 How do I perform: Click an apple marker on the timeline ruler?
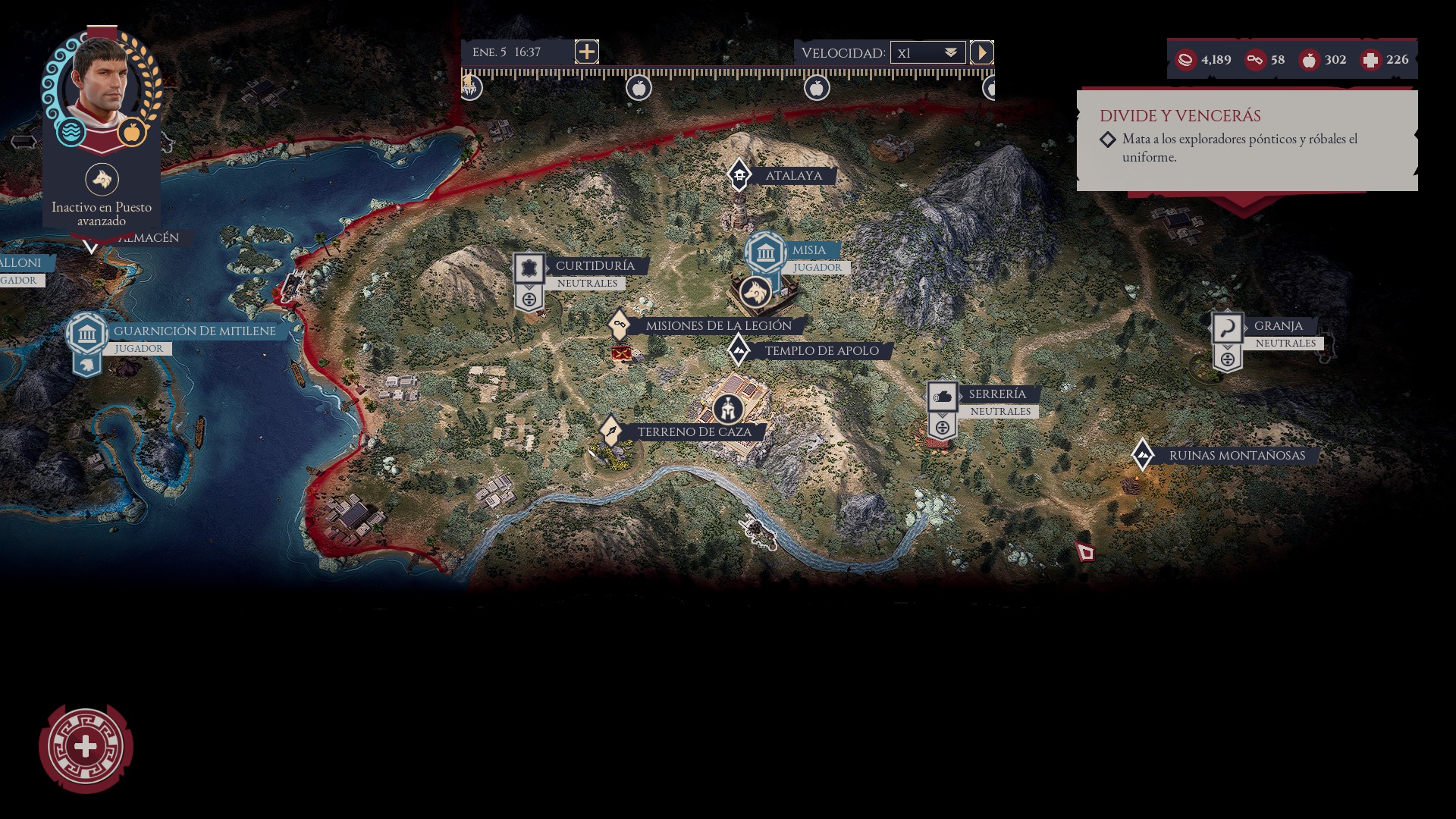[639, 87]
